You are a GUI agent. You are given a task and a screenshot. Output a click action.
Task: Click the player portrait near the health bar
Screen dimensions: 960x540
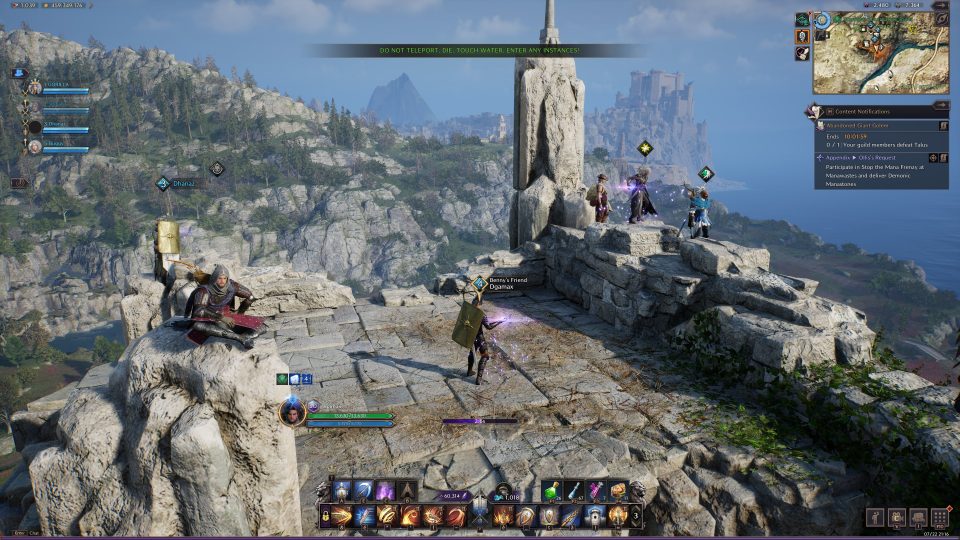pyautogui.click(x=292, y=412)
